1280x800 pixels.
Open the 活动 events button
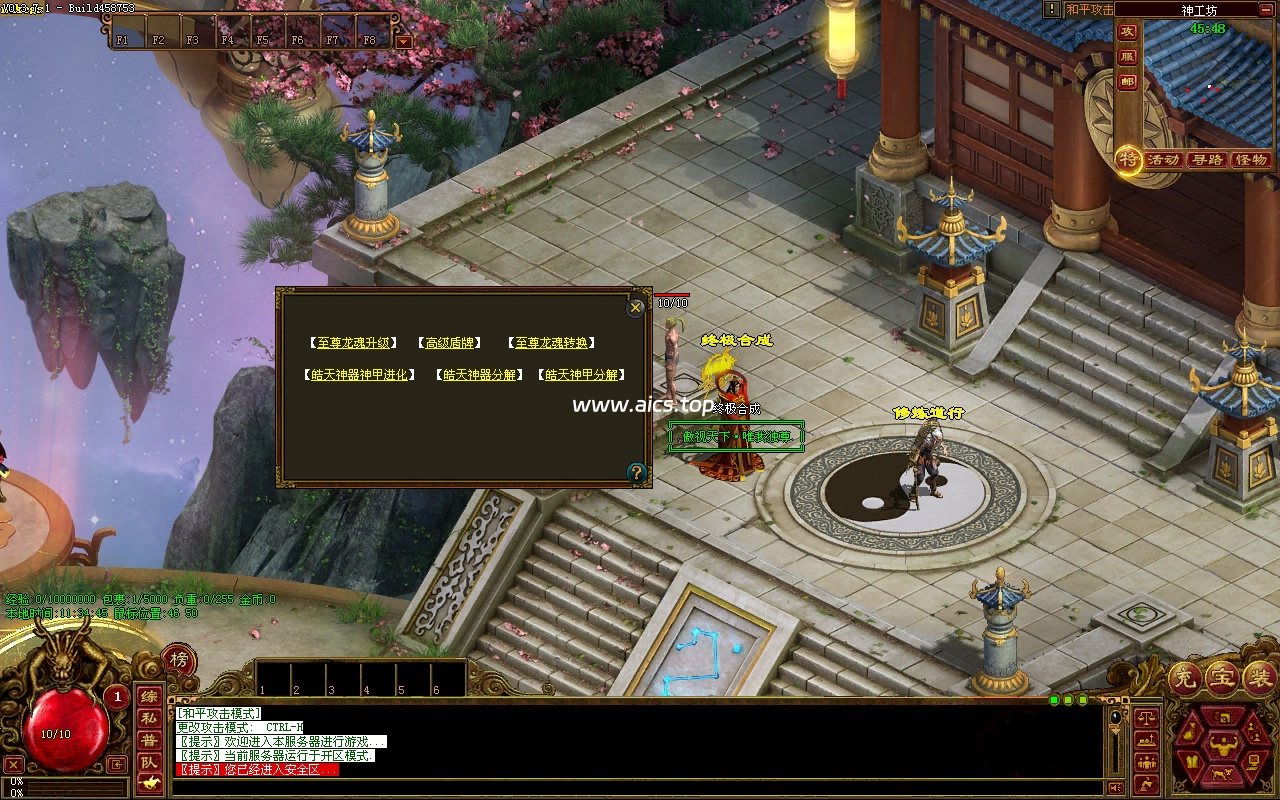1163,160
